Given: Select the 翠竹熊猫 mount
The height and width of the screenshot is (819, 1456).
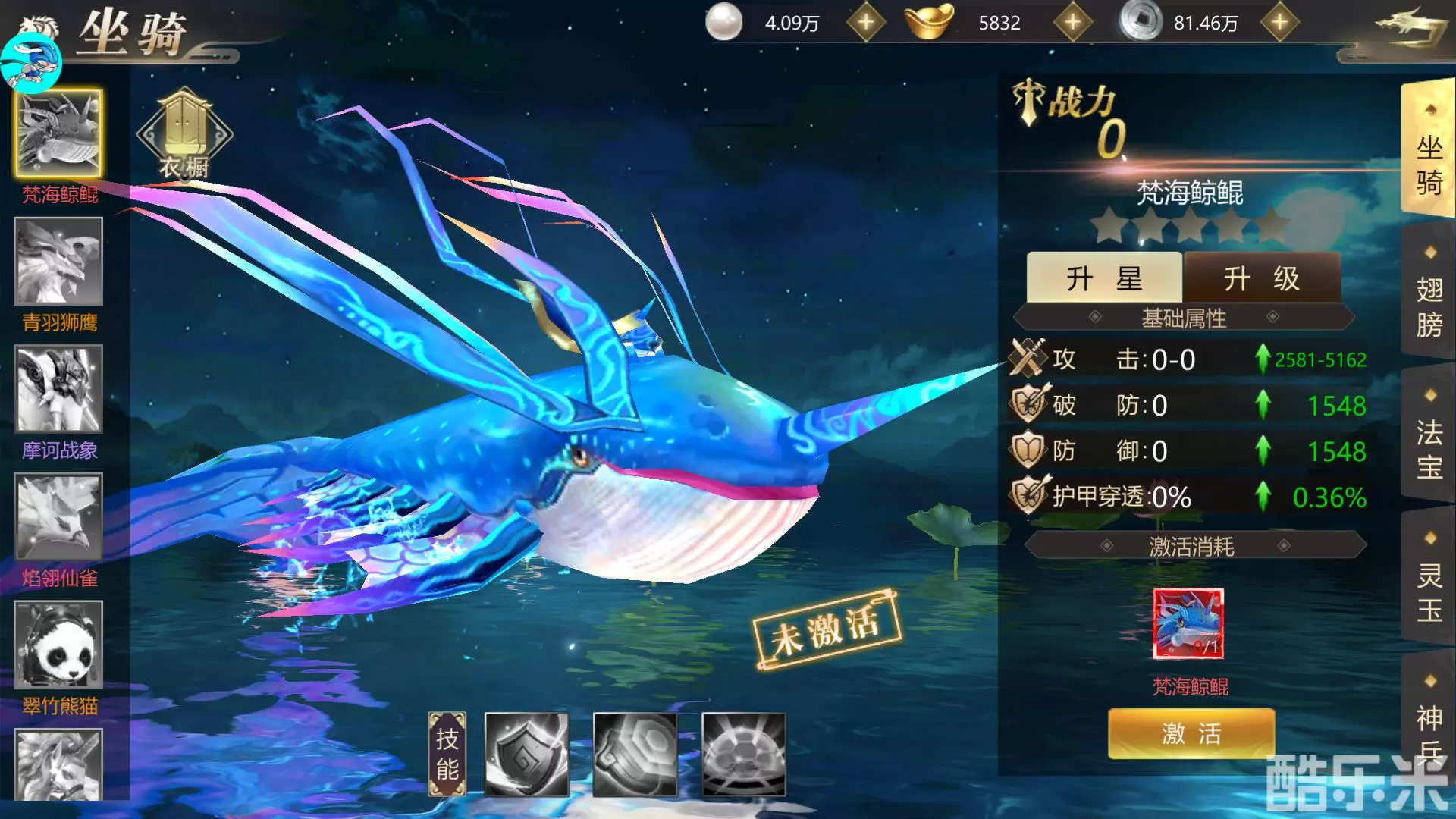Looking at the screenshot, I should [58, 645].
